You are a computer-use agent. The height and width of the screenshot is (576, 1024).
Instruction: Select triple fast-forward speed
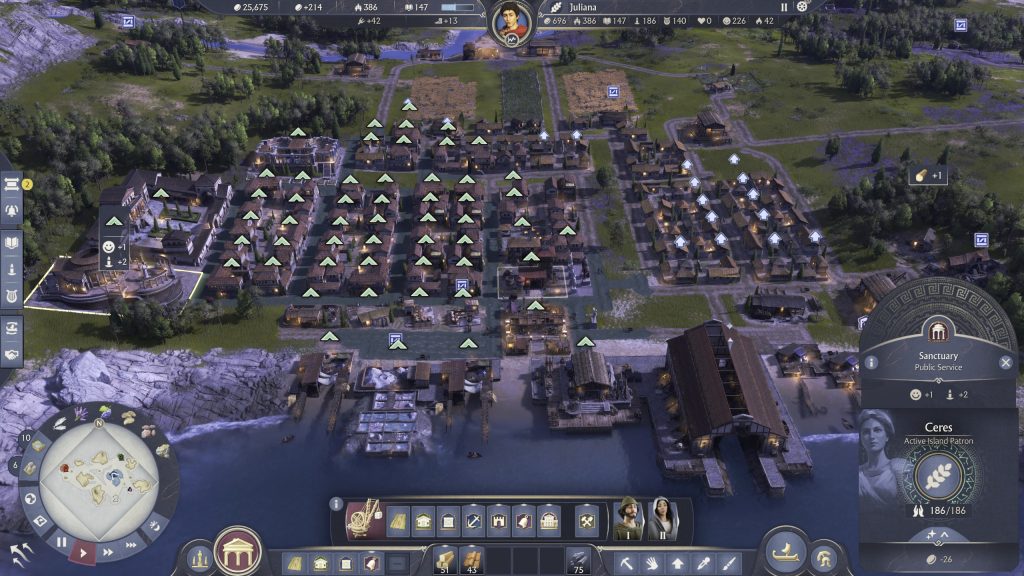(x=129, y=545)
